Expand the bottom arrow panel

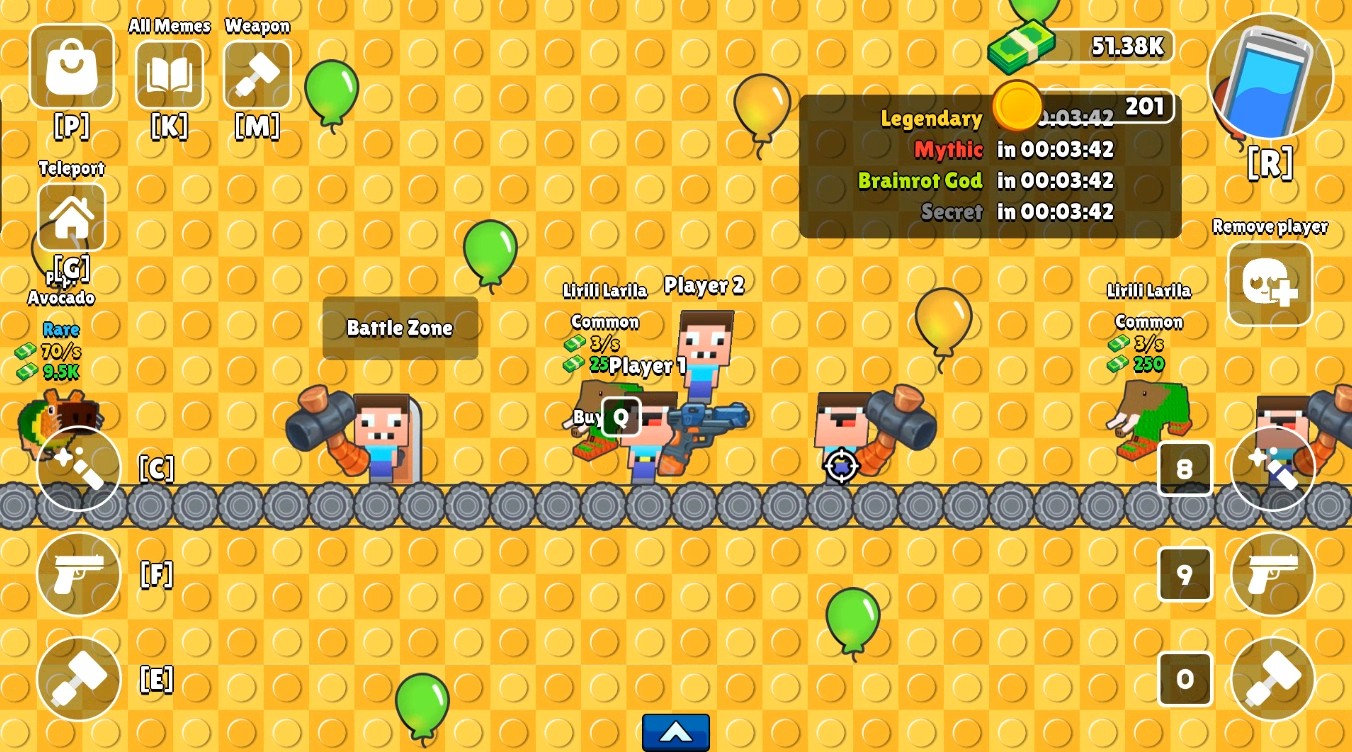click(x=675, y=732)
